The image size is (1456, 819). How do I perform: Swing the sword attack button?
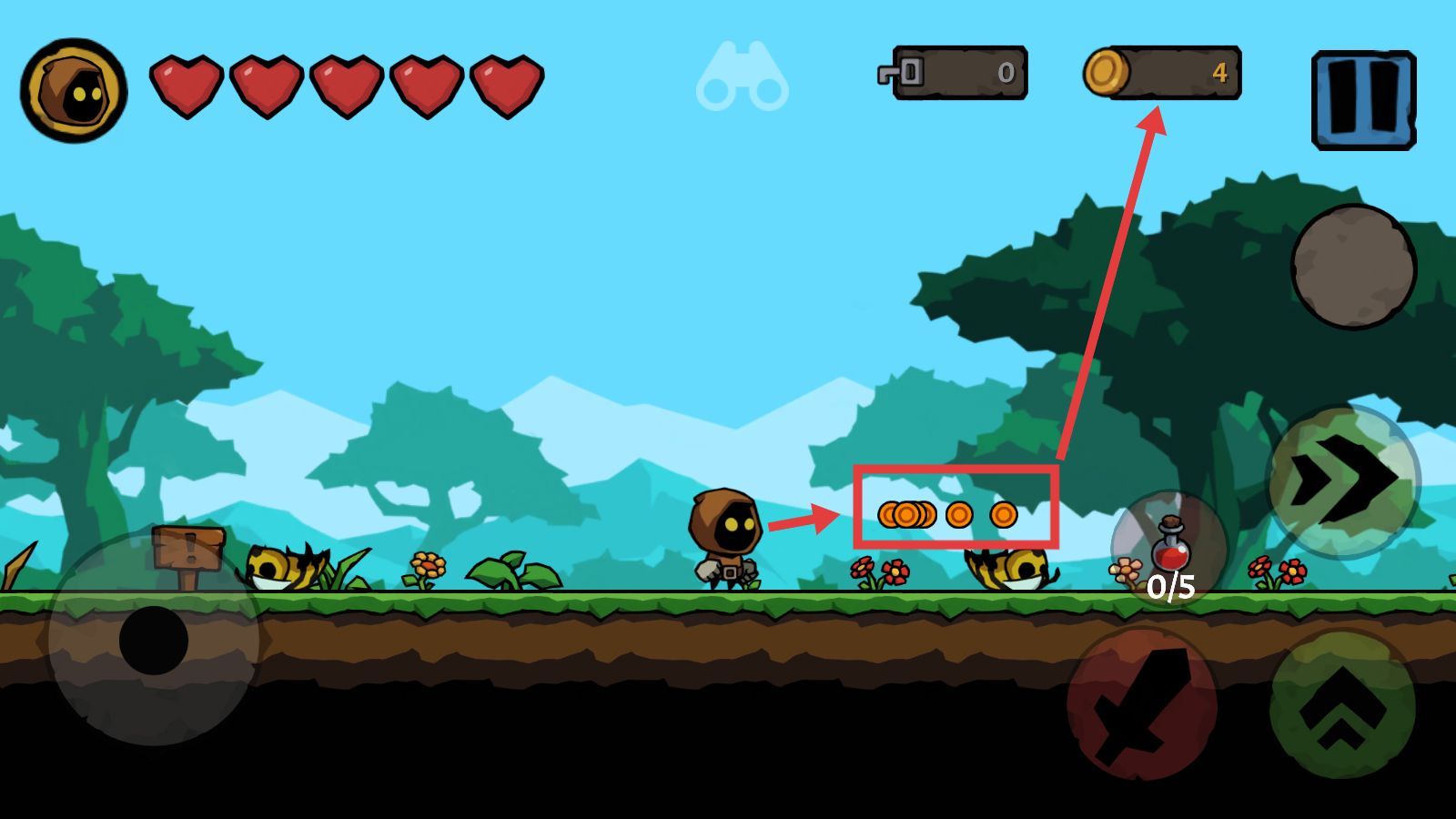coord(1143,704)
